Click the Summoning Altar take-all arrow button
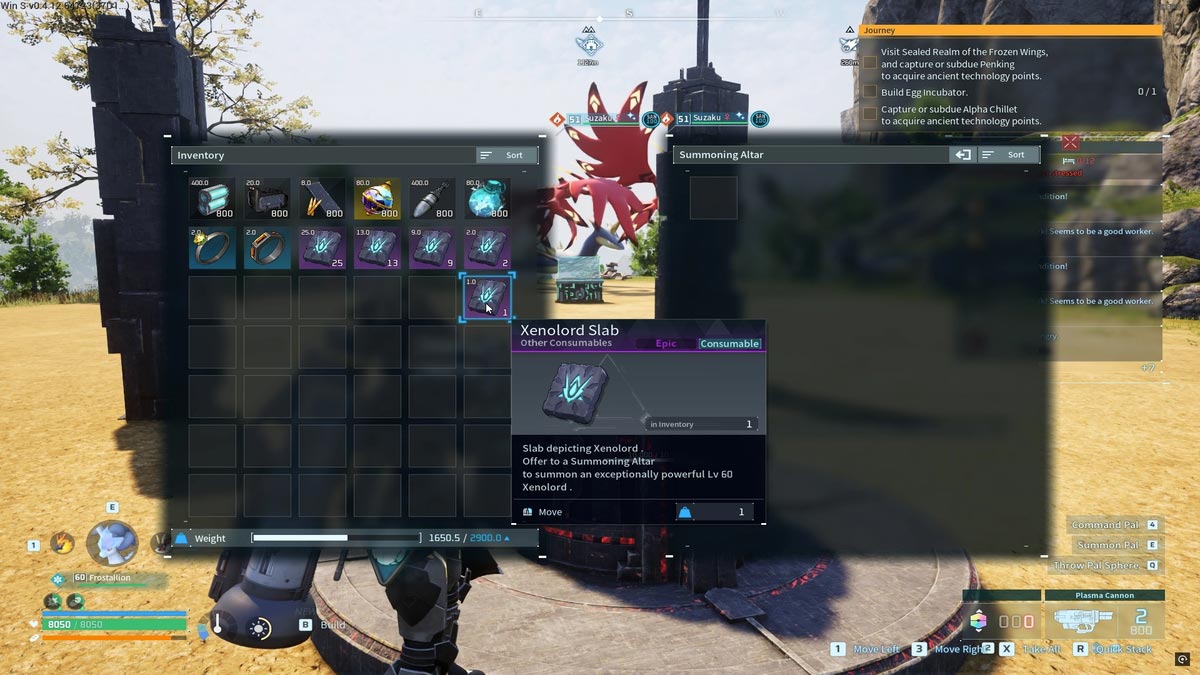The image size is (1200, 675). [x=962, y=155]
